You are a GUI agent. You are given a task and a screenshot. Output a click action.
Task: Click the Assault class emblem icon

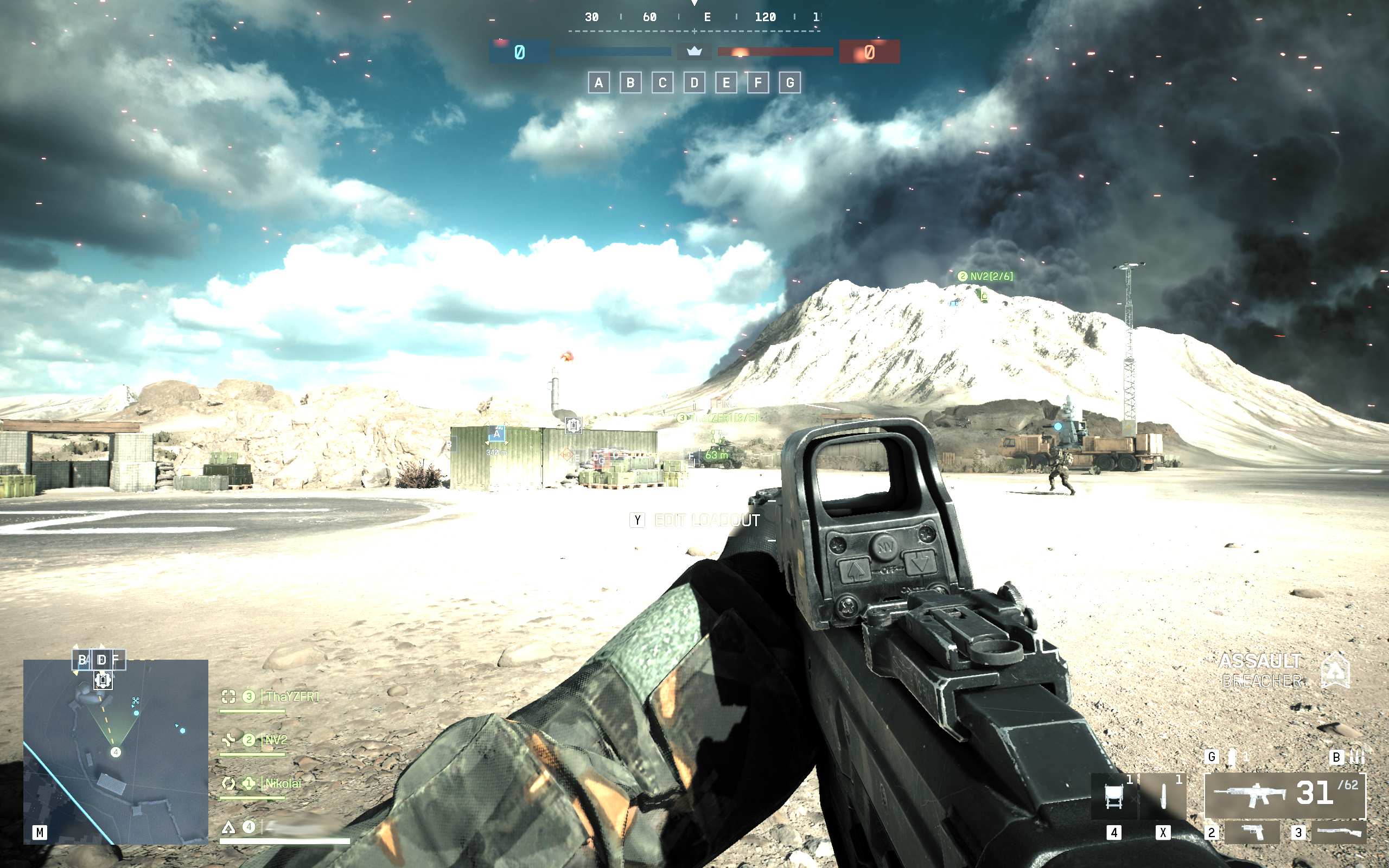1335,670
